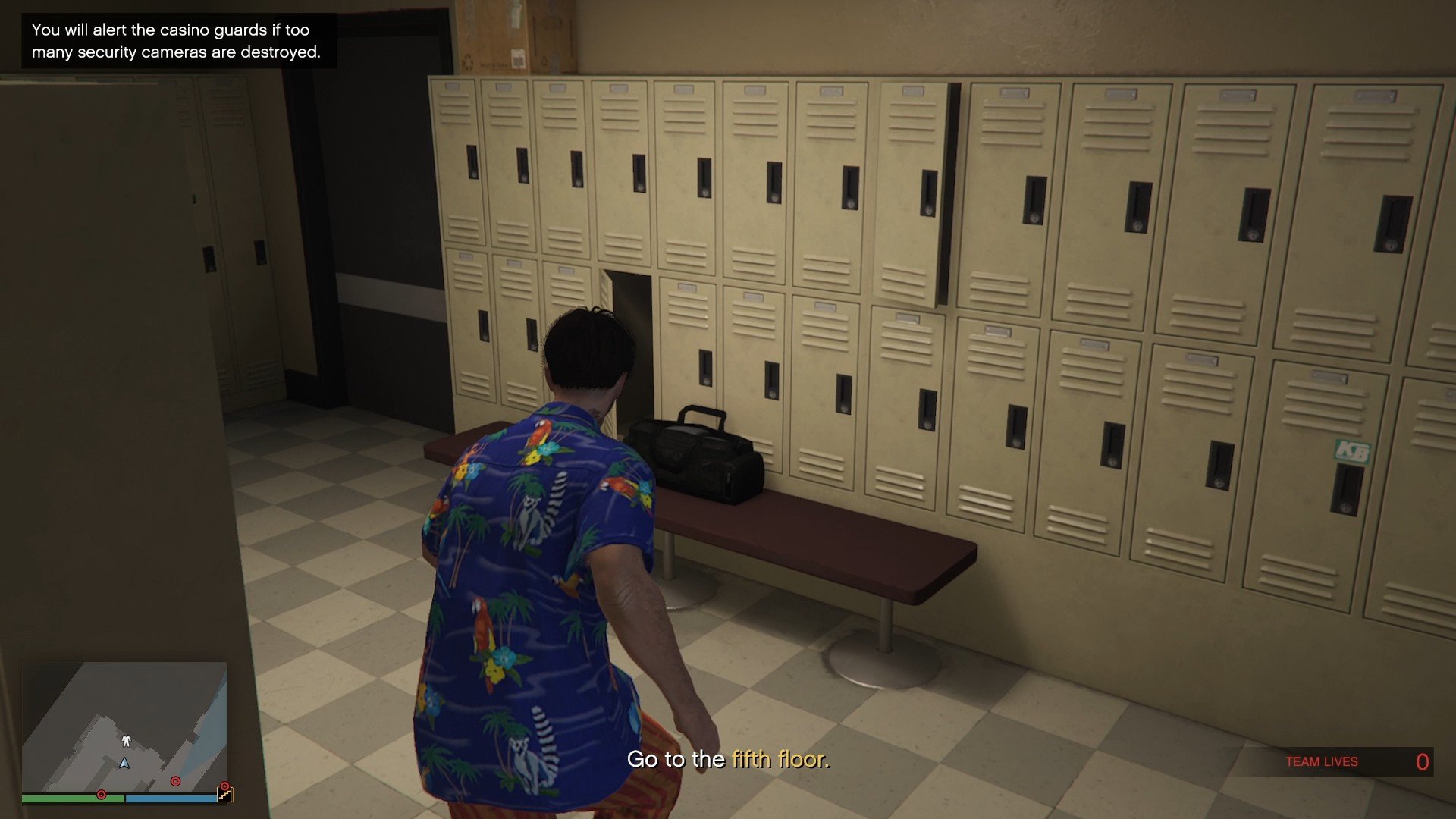Click the white clothing blip on minimap
Image resolution: width=1456 pixels, height=819 pixels.
click(x=127, y=741)
